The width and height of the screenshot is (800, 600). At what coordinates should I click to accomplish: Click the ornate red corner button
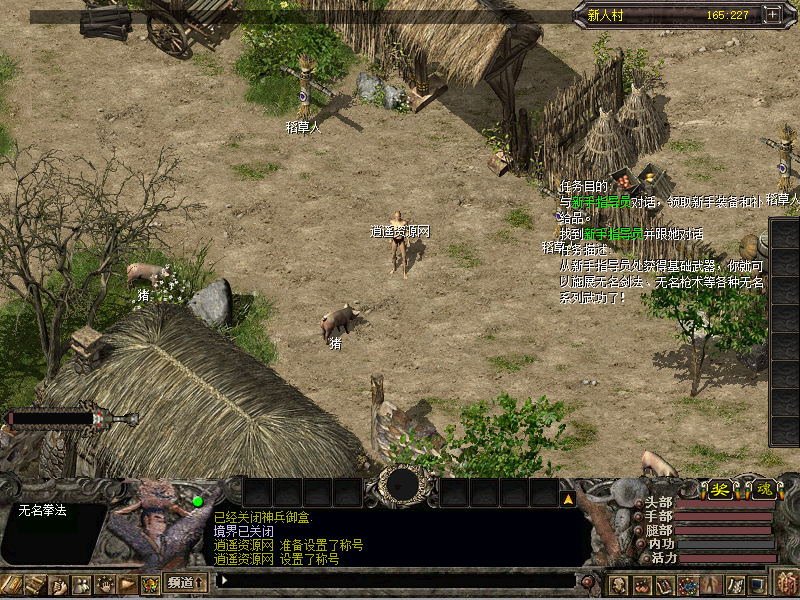787,583
